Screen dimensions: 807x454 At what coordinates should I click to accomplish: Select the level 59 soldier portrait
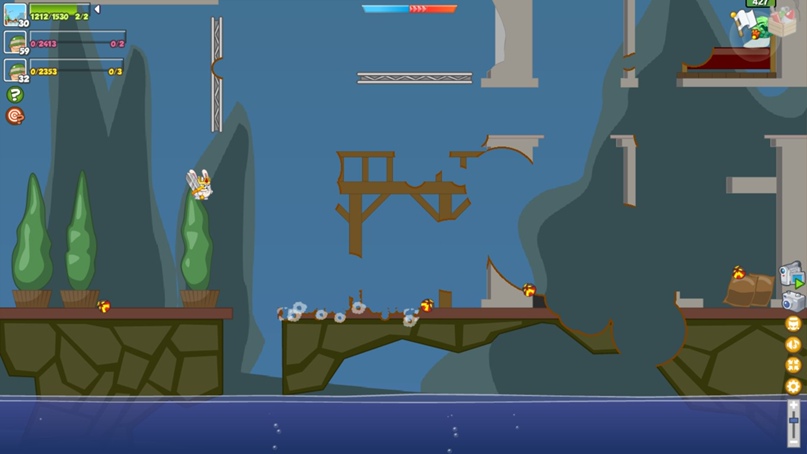point(15,42)
